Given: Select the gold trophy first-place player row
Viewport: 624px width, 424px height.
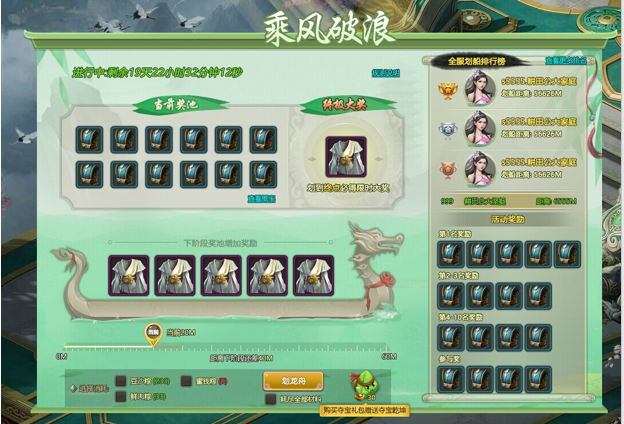Looking at the screenshot, I should (x=510, y=87).
